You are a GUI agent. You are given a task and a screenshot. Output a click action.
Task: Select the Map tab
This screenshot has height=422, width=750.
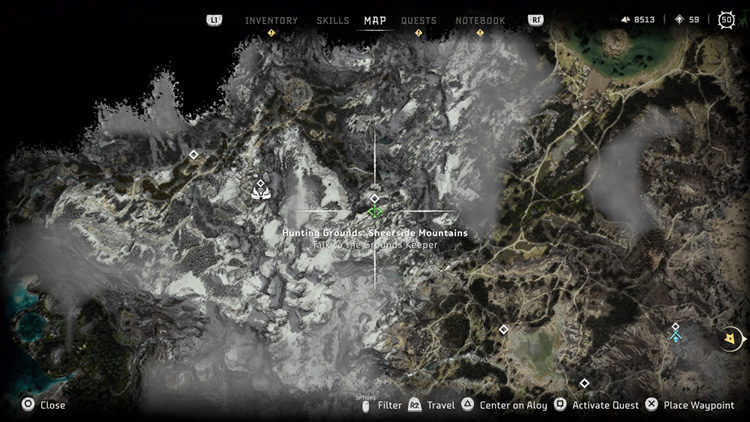coord(375,20)
